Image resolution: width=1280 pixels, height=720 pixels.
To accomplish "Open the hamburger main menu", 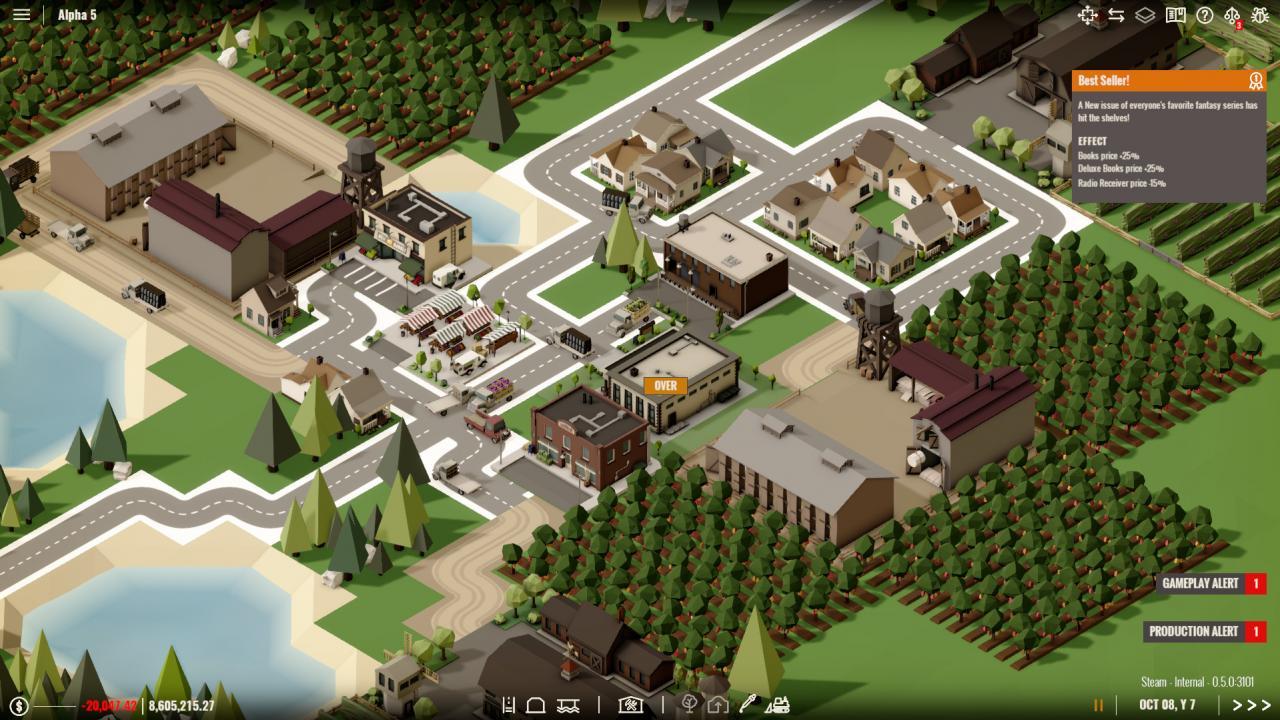I will (x=22, y=14).
